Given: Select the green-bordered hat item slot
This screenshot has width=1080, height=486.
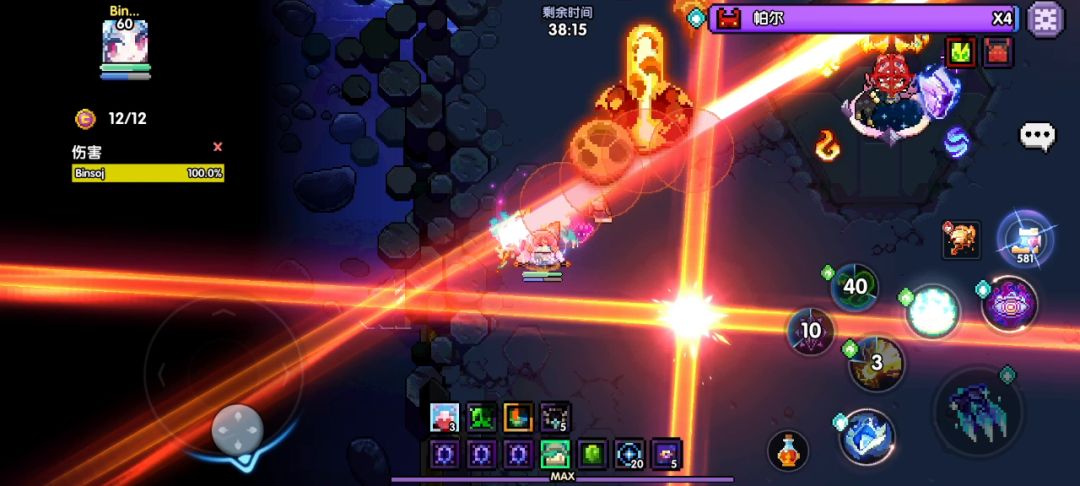Looking at the screenshot, I should (555, 454).
